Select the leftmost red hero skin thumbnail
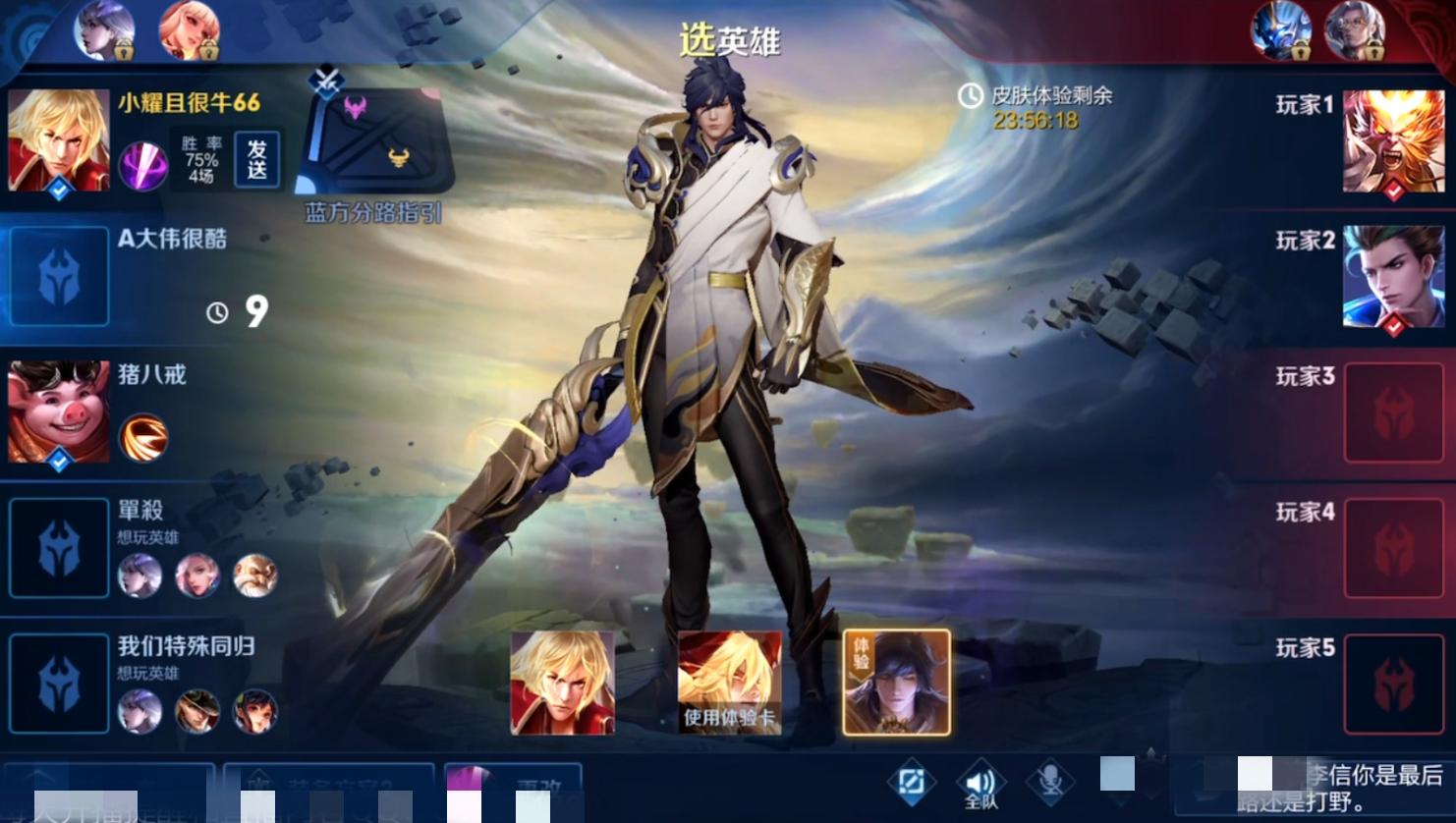The image size is (1456, 823). [x=561, y=681]
